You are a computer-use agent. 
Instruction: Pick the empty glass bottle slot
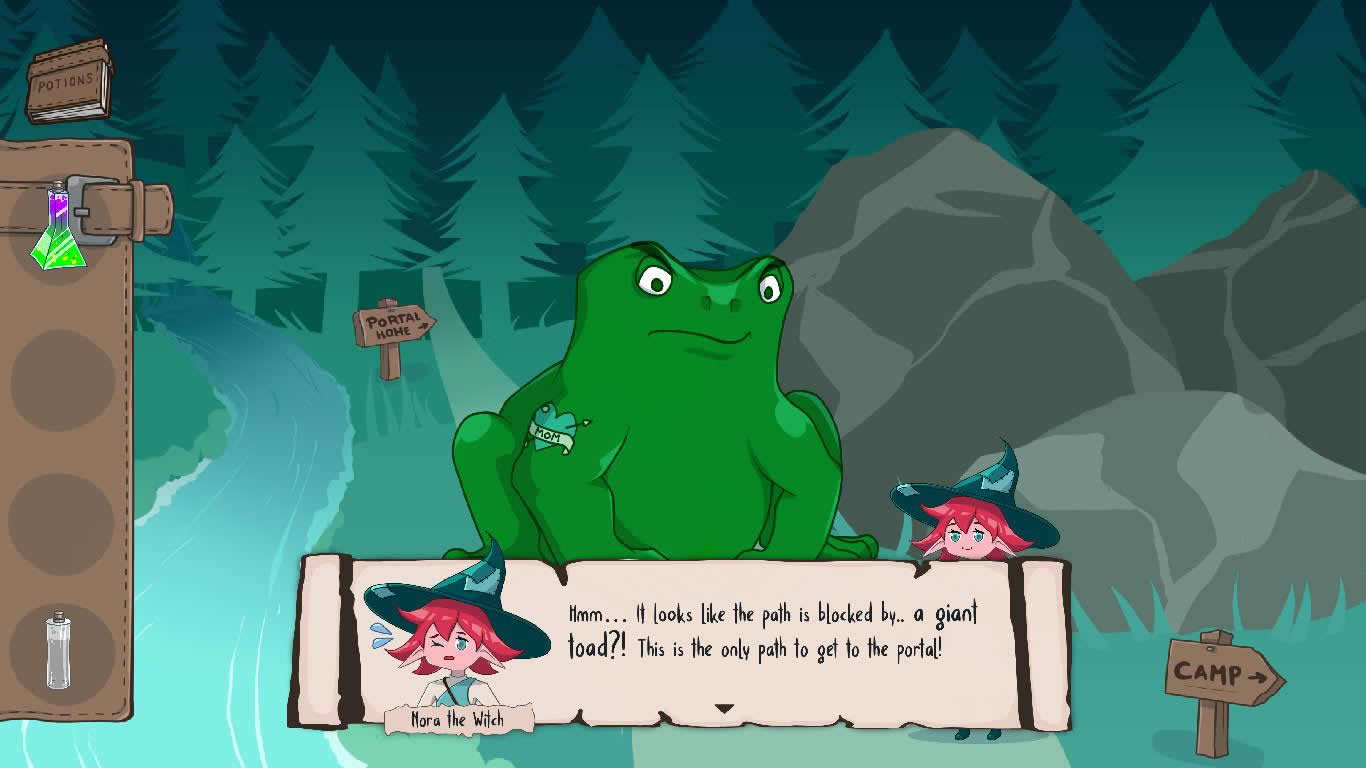59,651
